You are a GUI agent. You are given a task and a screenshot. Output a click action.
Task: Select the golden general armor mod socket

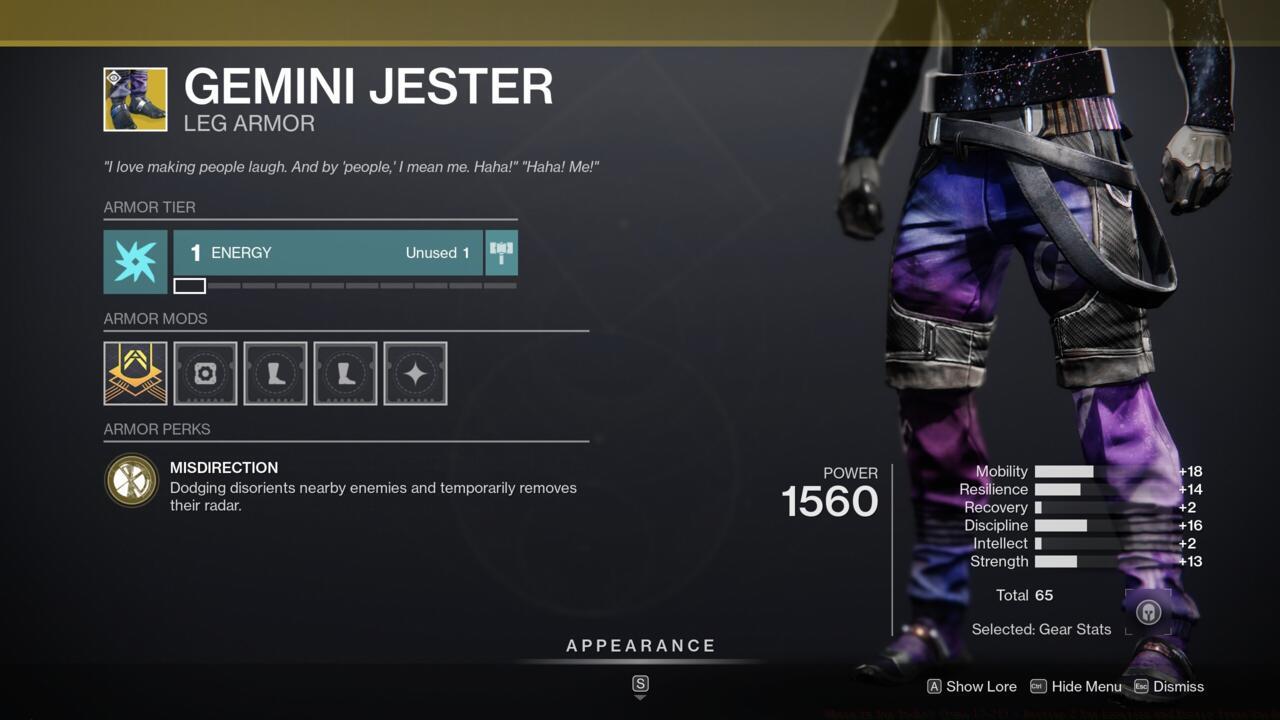pyautogui.click(x=134, y=373)
